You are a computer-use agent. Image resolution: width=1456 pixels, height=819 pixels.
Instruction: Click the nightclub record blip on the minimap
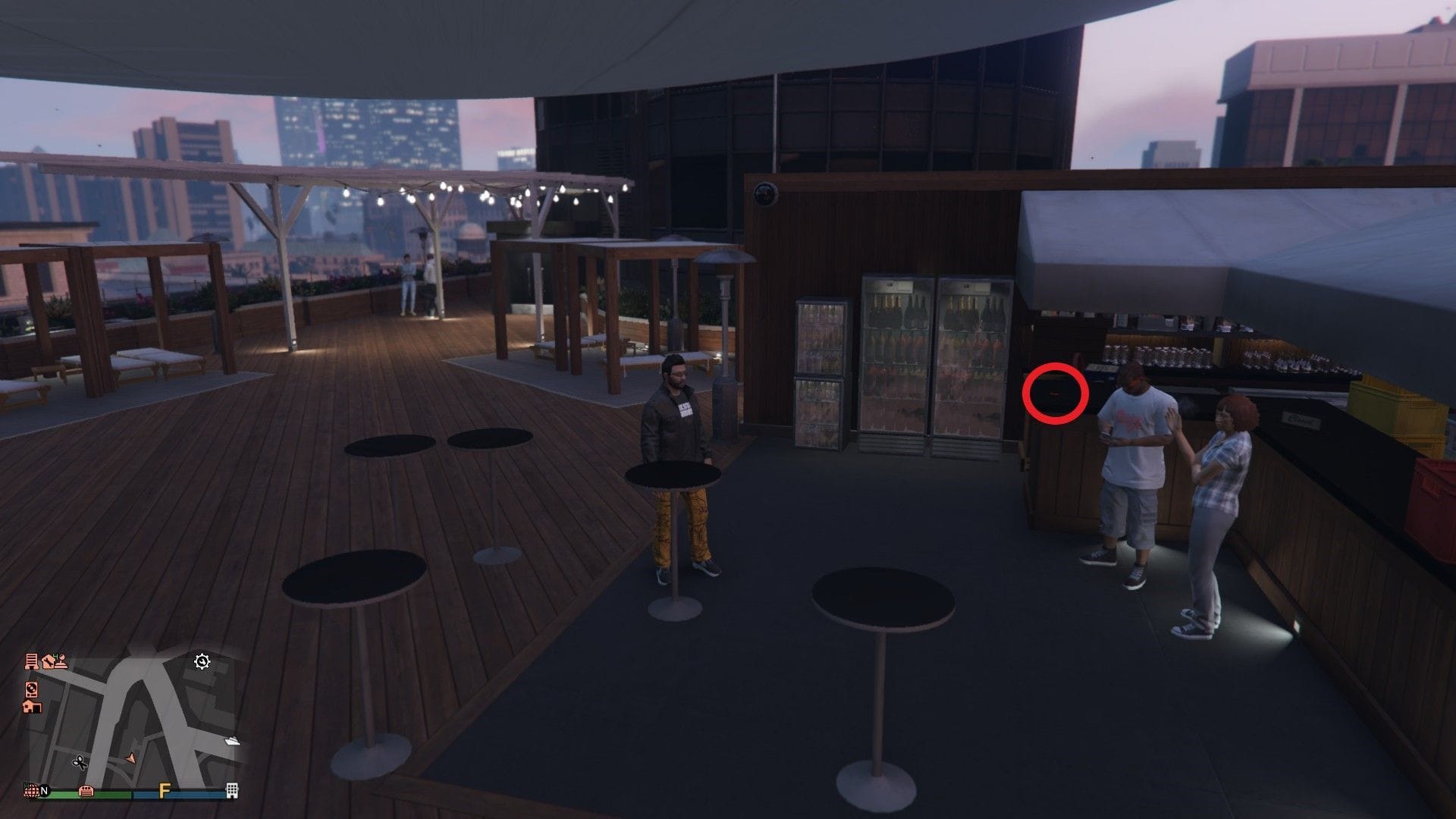31,690
